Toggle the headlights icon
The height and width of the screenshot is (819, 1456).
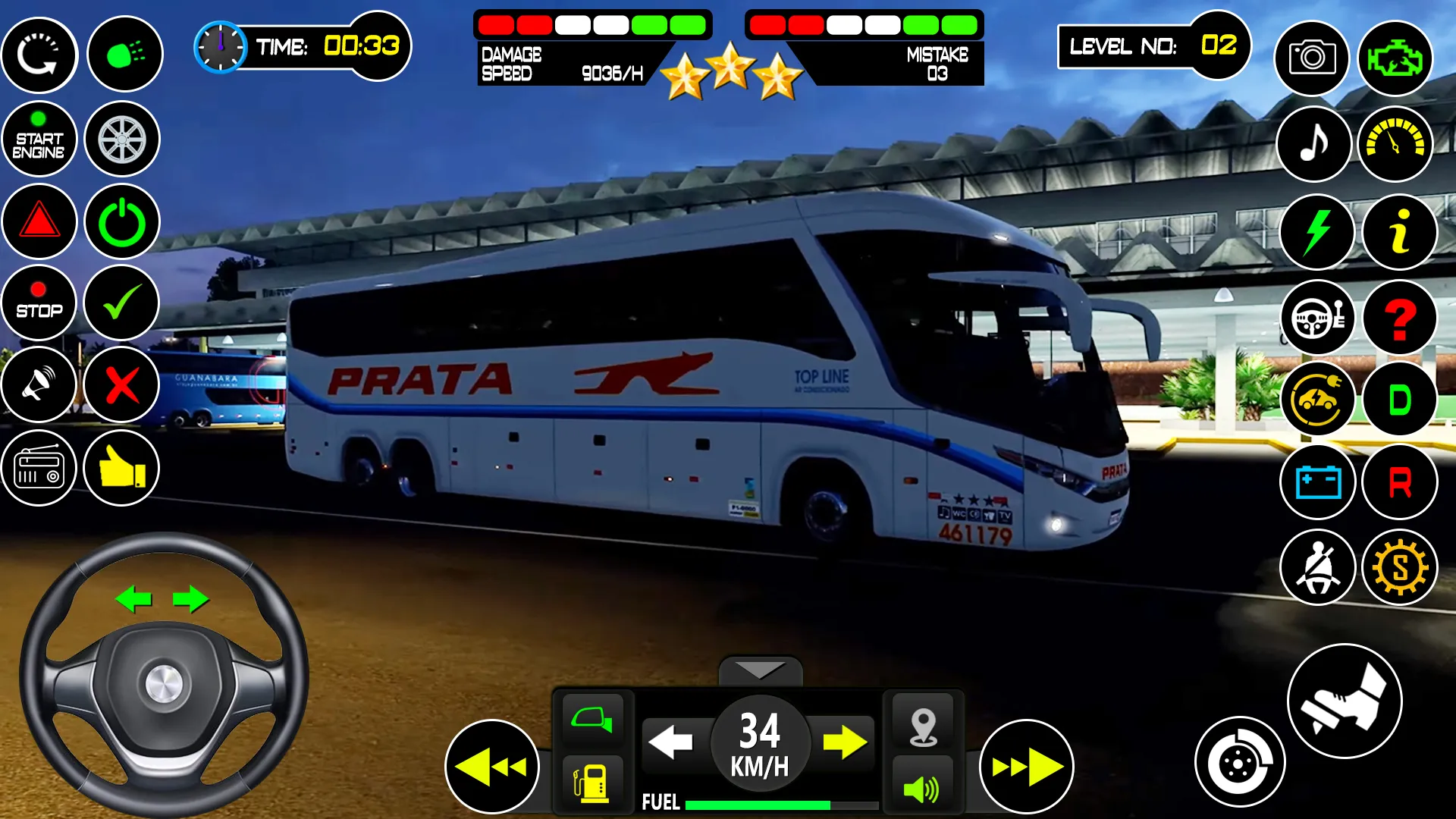pos(124,55)
